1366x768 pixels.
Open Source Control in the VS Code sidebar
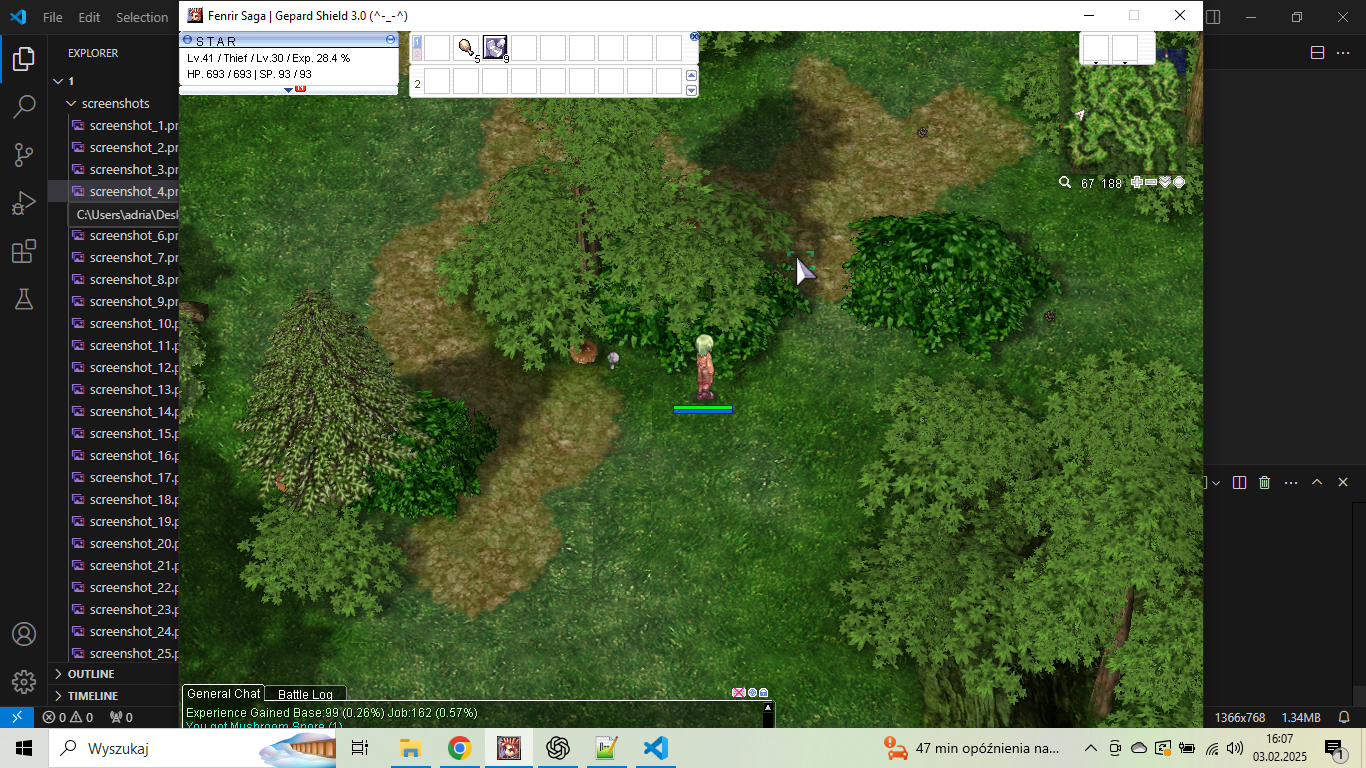(x=25, y=154)
